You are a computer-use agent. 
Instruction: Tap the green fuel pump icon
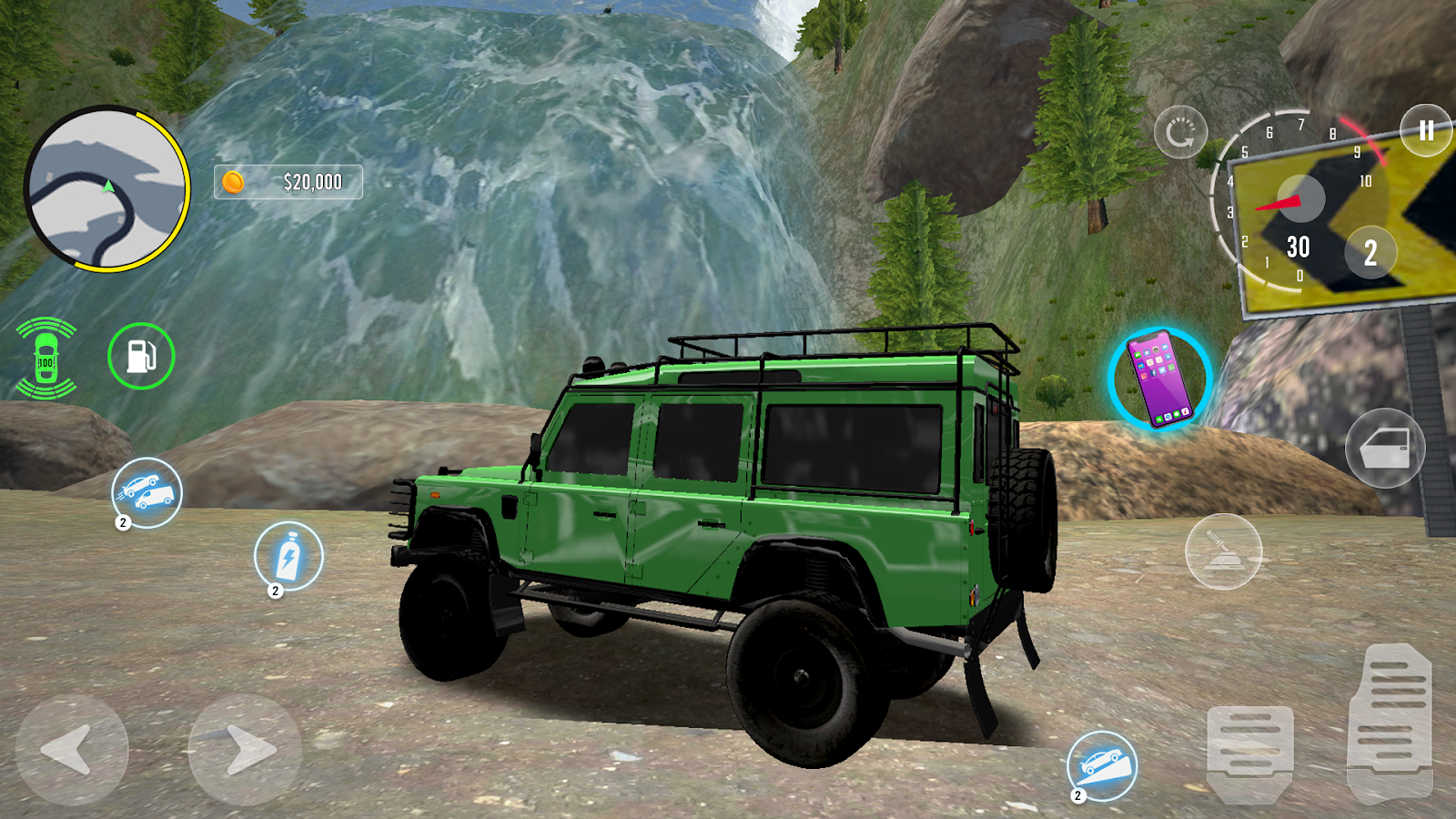141,356
